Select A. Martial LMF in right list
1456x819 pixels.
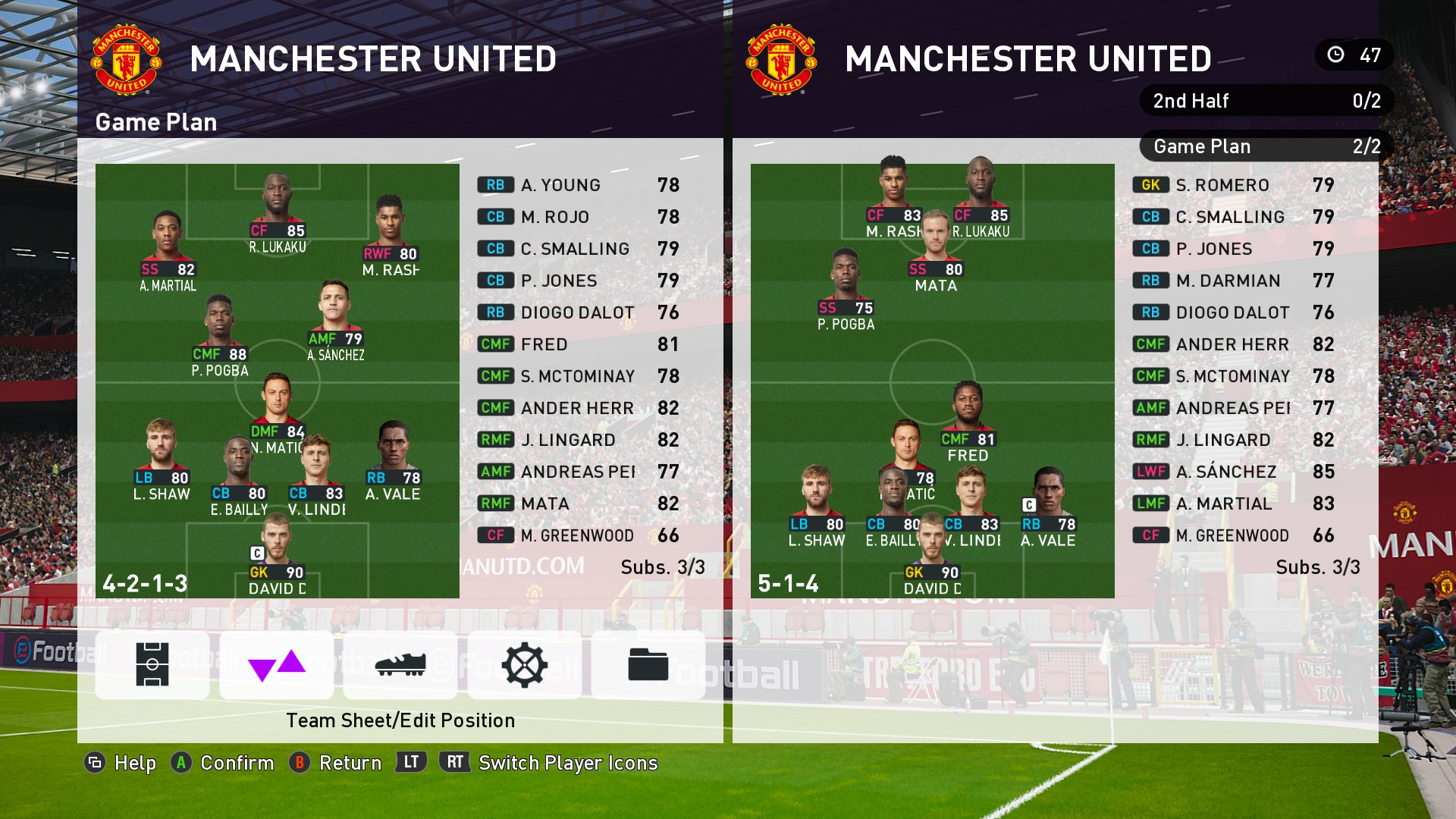[1233, 504]
